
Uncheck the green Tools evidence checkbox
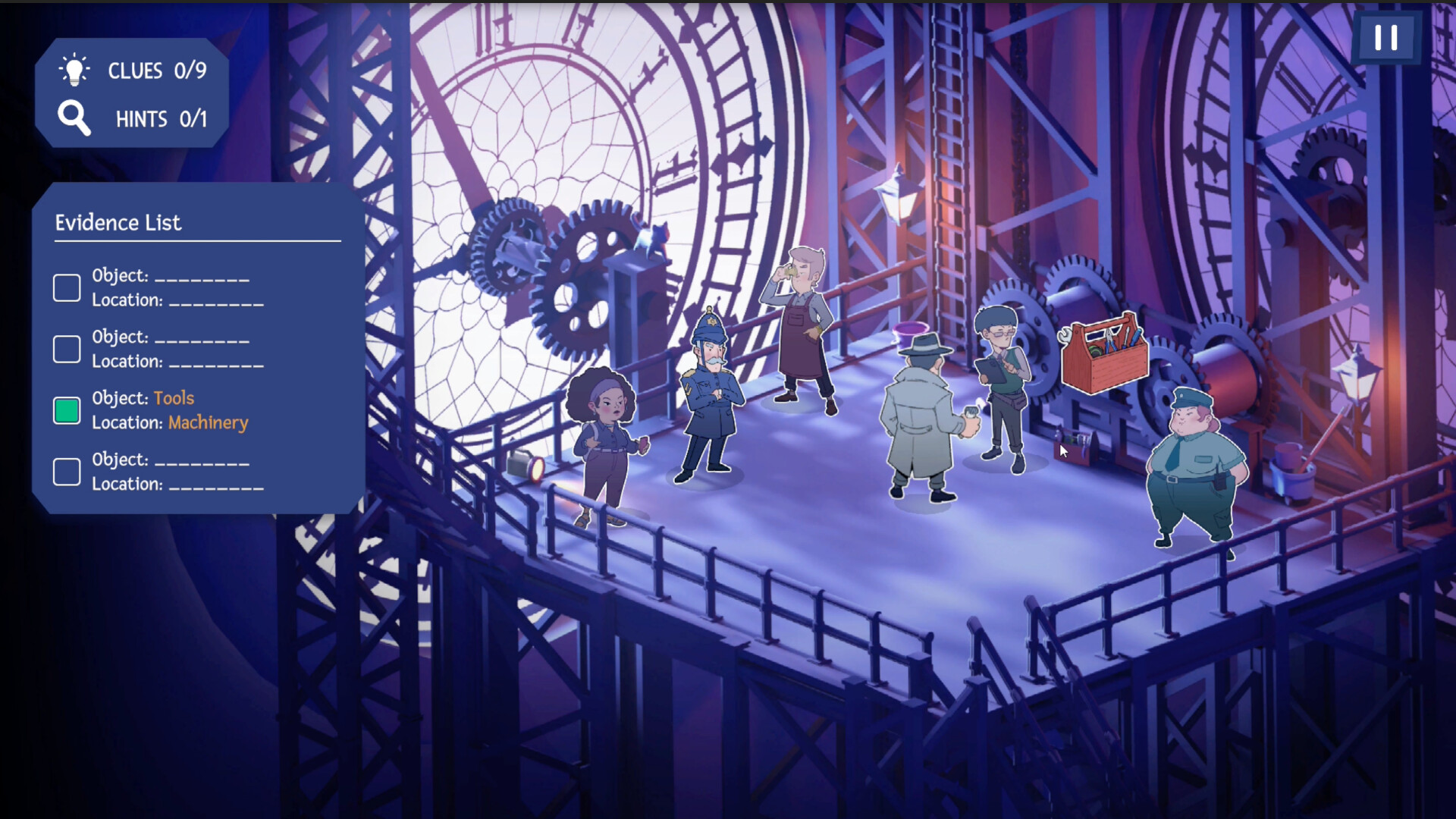tap(66, 410)
